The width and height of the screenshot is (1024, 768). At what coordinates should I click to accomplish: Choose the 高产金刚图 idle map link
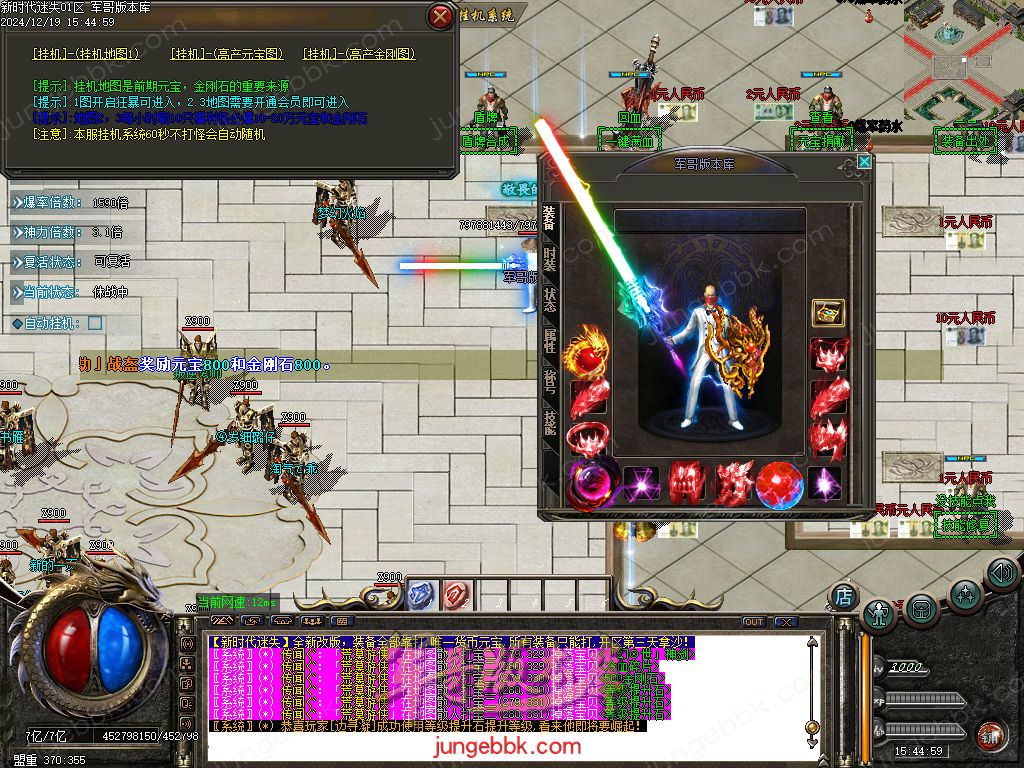[x=359, y=54]
